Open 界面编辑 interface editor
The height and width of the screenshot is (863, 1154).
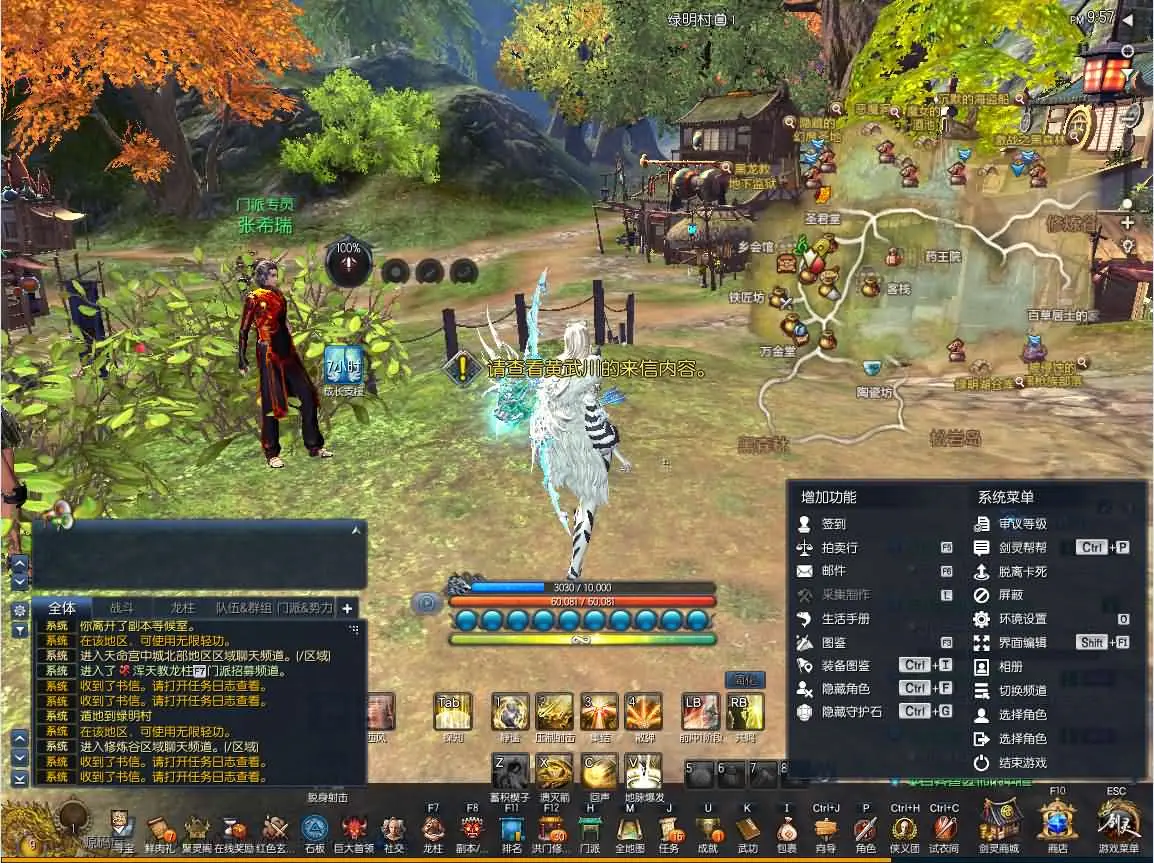pos(1022,643)
